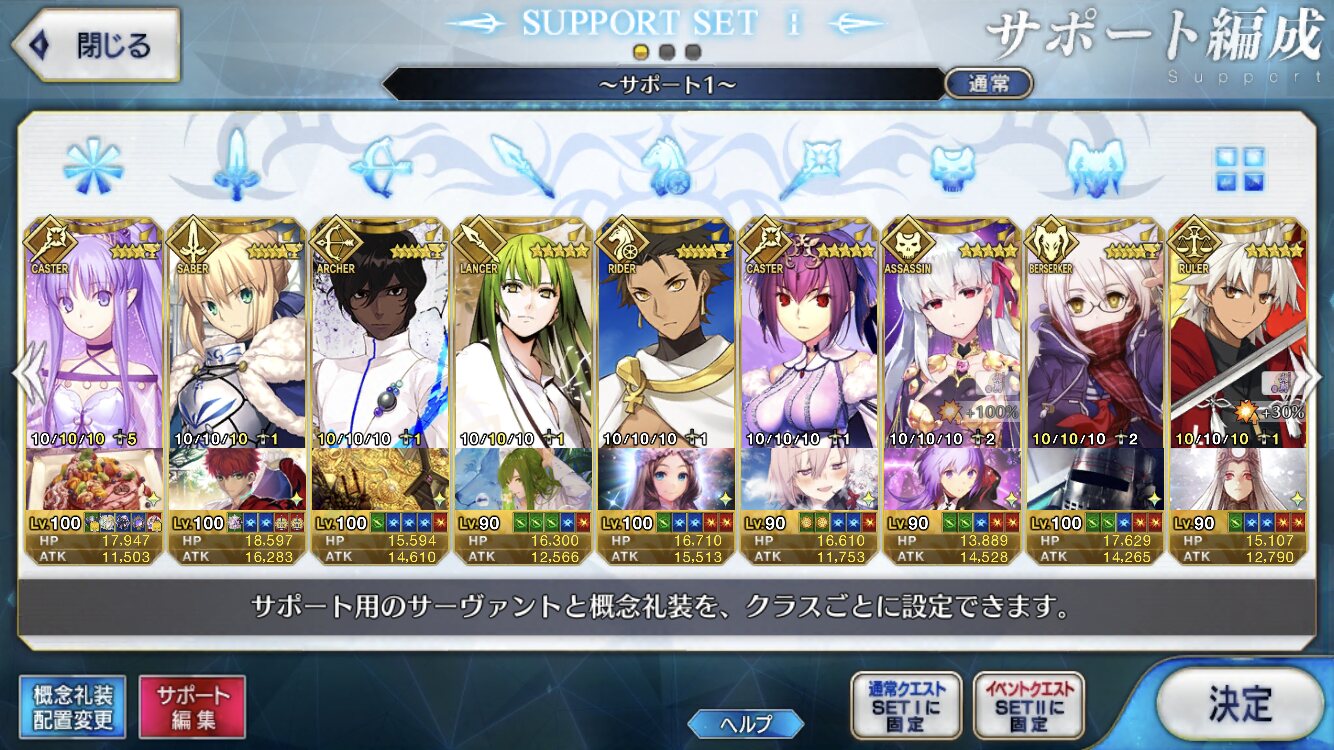
Task: Fix event quests to SET II
Action: [x=1028, y=706]
